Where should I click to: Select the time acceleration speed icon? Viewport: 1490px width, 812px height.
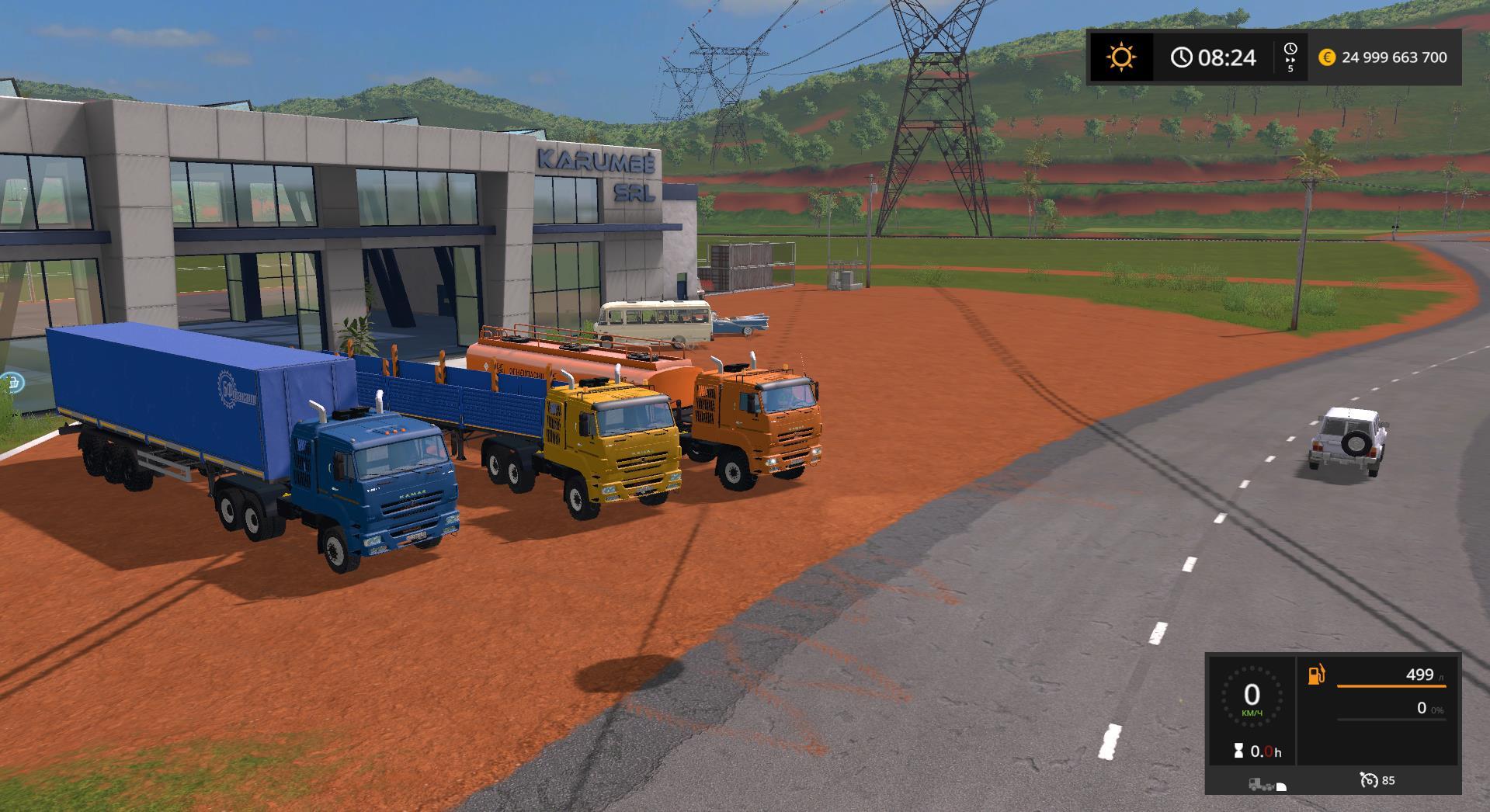(x=1290, y=57)
